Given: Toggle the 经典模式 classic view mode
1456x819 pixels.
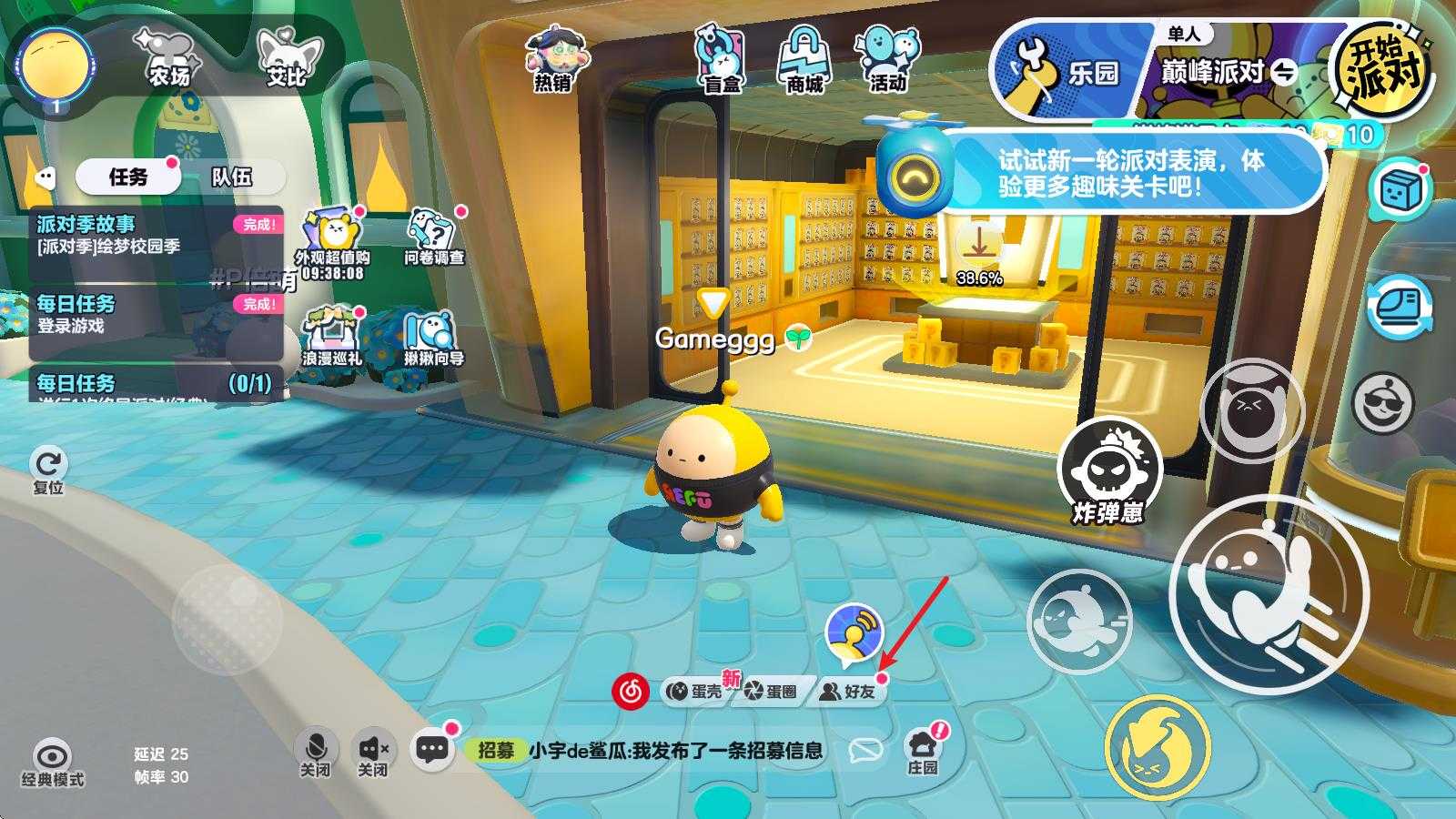Looking at the screenshot, I should tap(53, 763).
